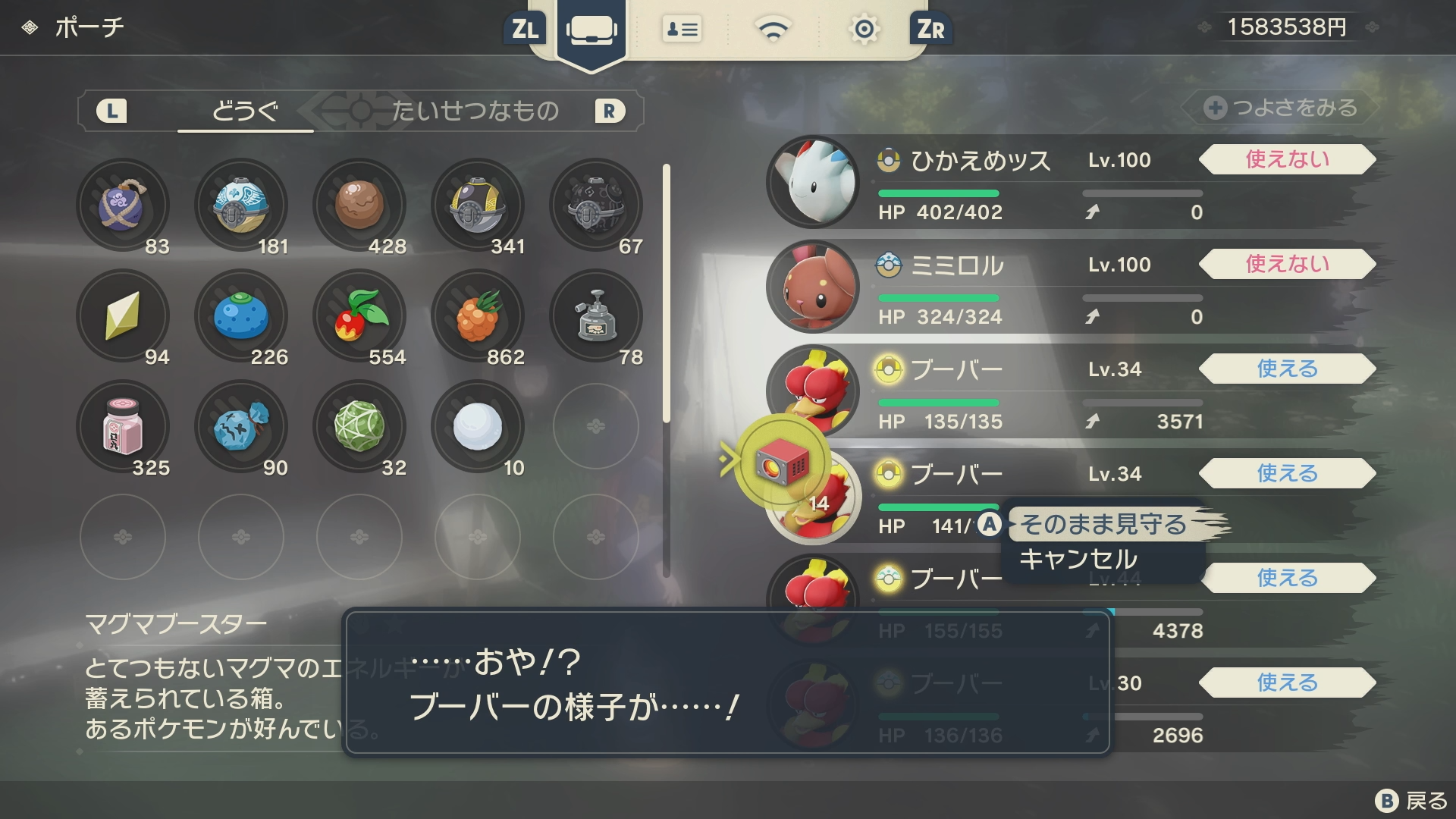Select the white snowball slot
Screen dimensions: 1456x819
pyautogui.click(x=478, y=426)
